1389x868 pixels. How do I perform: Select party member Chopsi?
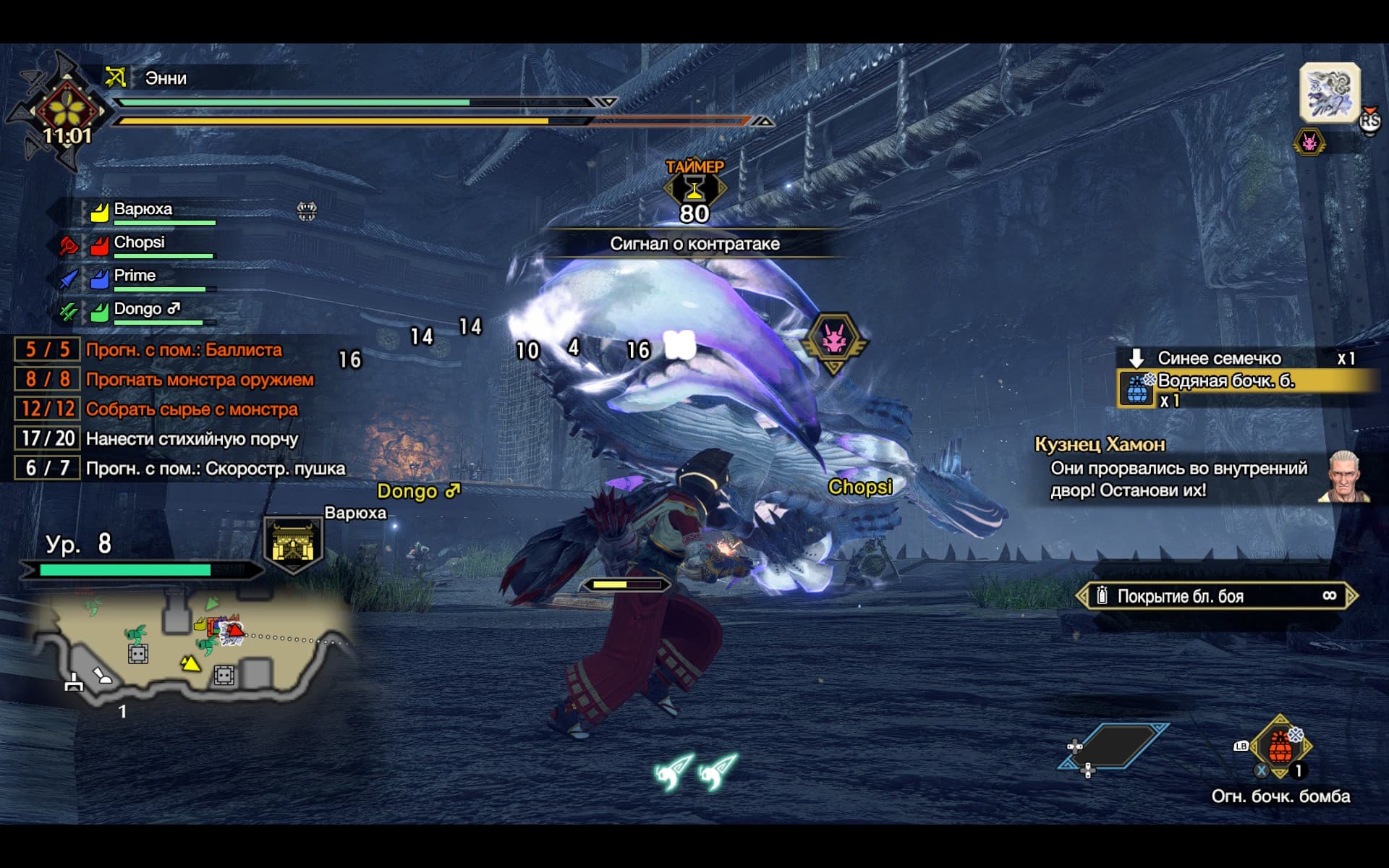[139, 243]
